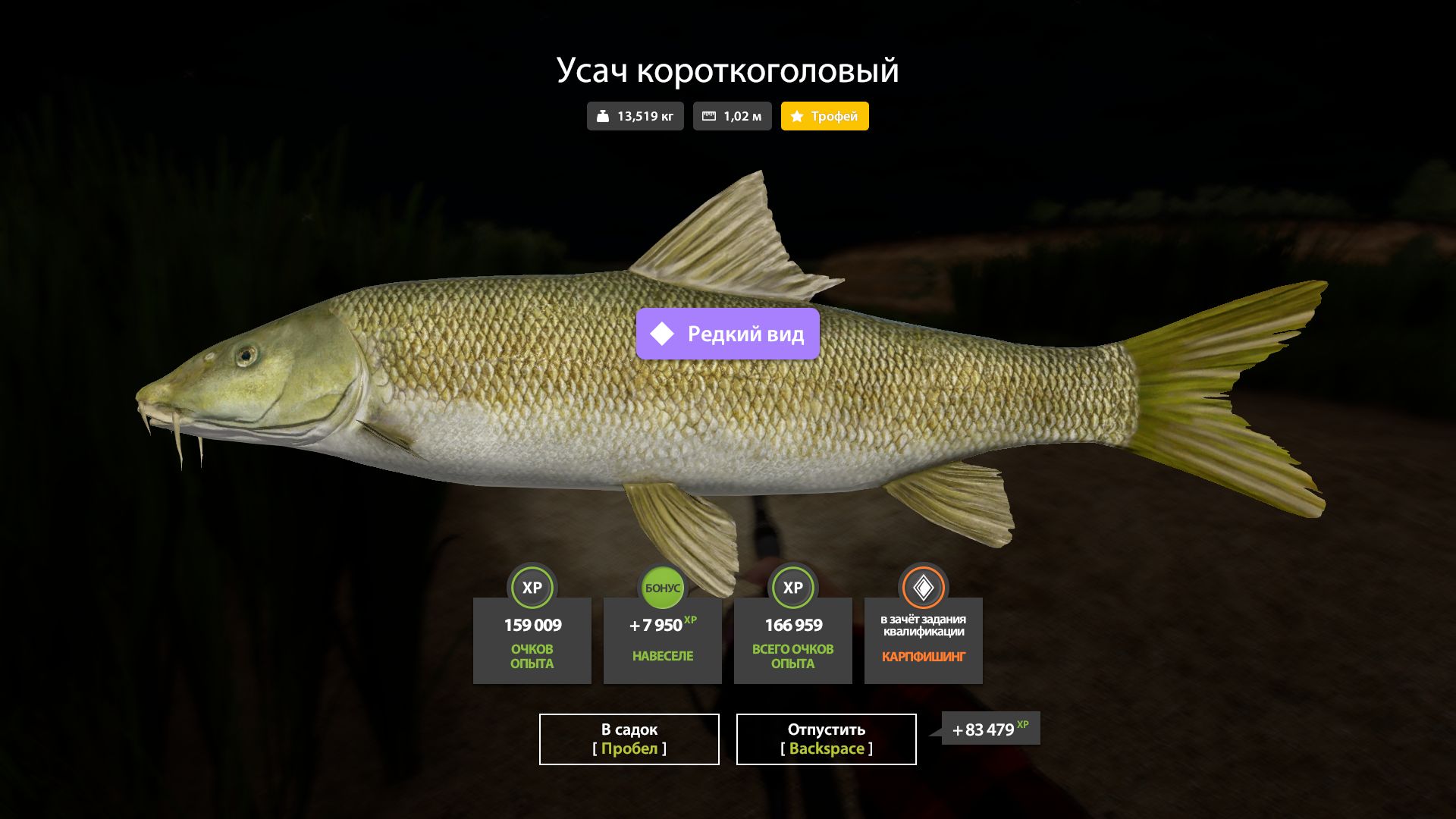This screenshot has width=1456, height=819.
Task: Click the ruler icon beside 1,02 м
Action: pyautogui.click(x=710, y=116)
